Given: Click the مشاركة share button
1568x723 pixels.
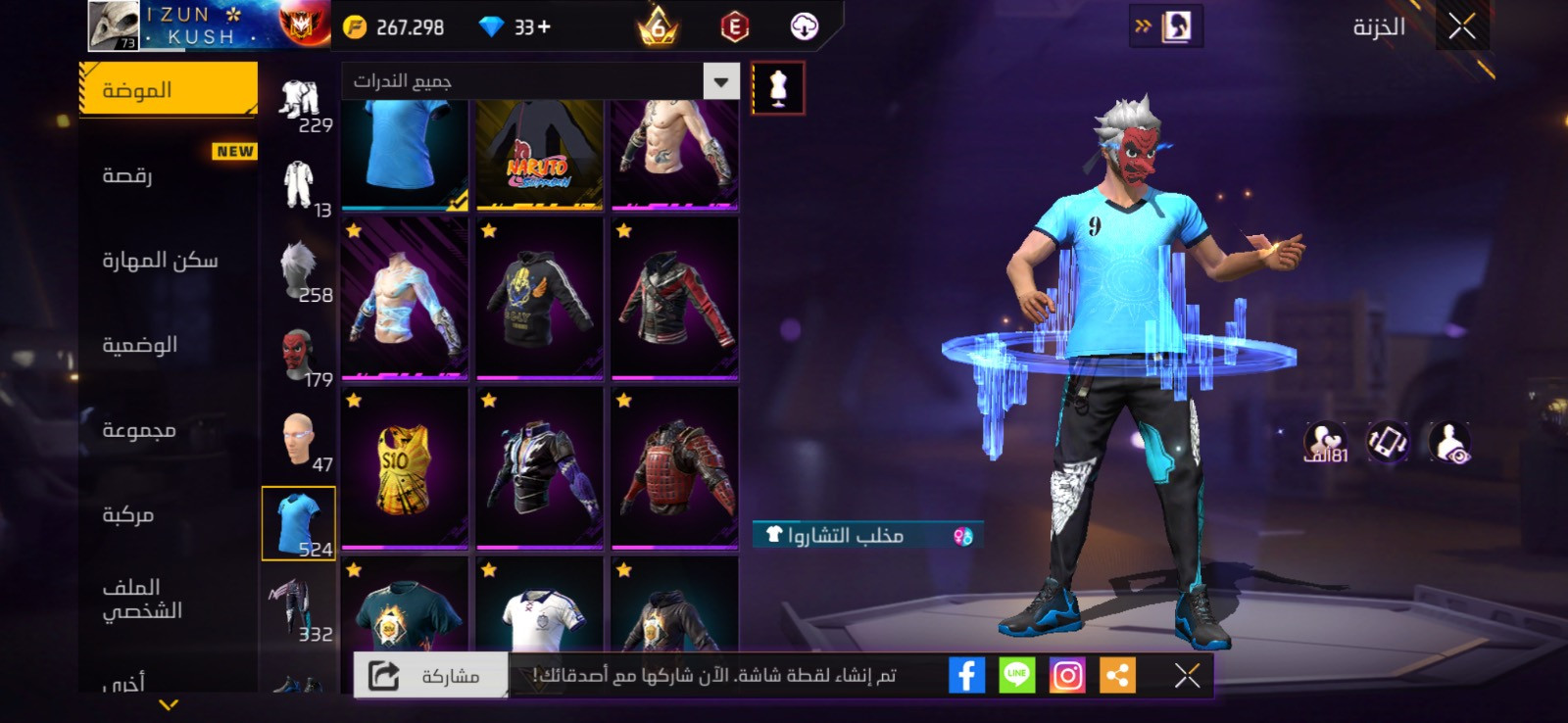Looking at the screenshot, I should [x=430, y=676].
